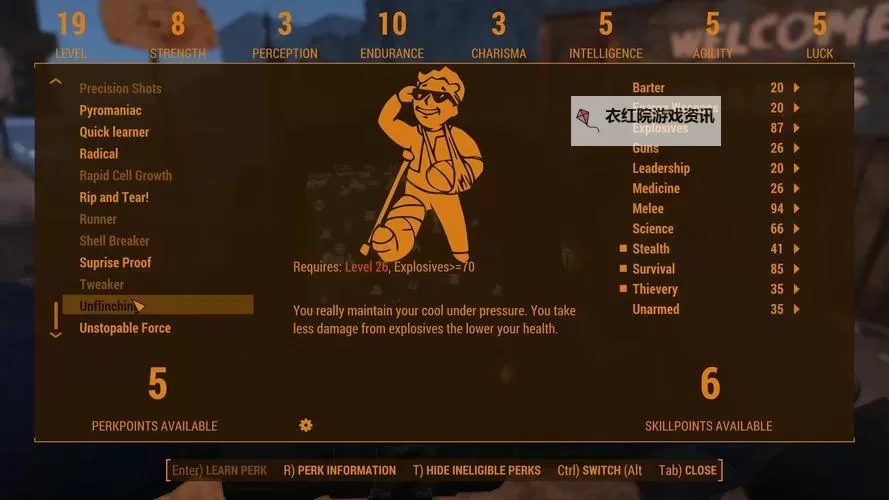
Task: Add a point to Science skill
Action: point(796,229)
